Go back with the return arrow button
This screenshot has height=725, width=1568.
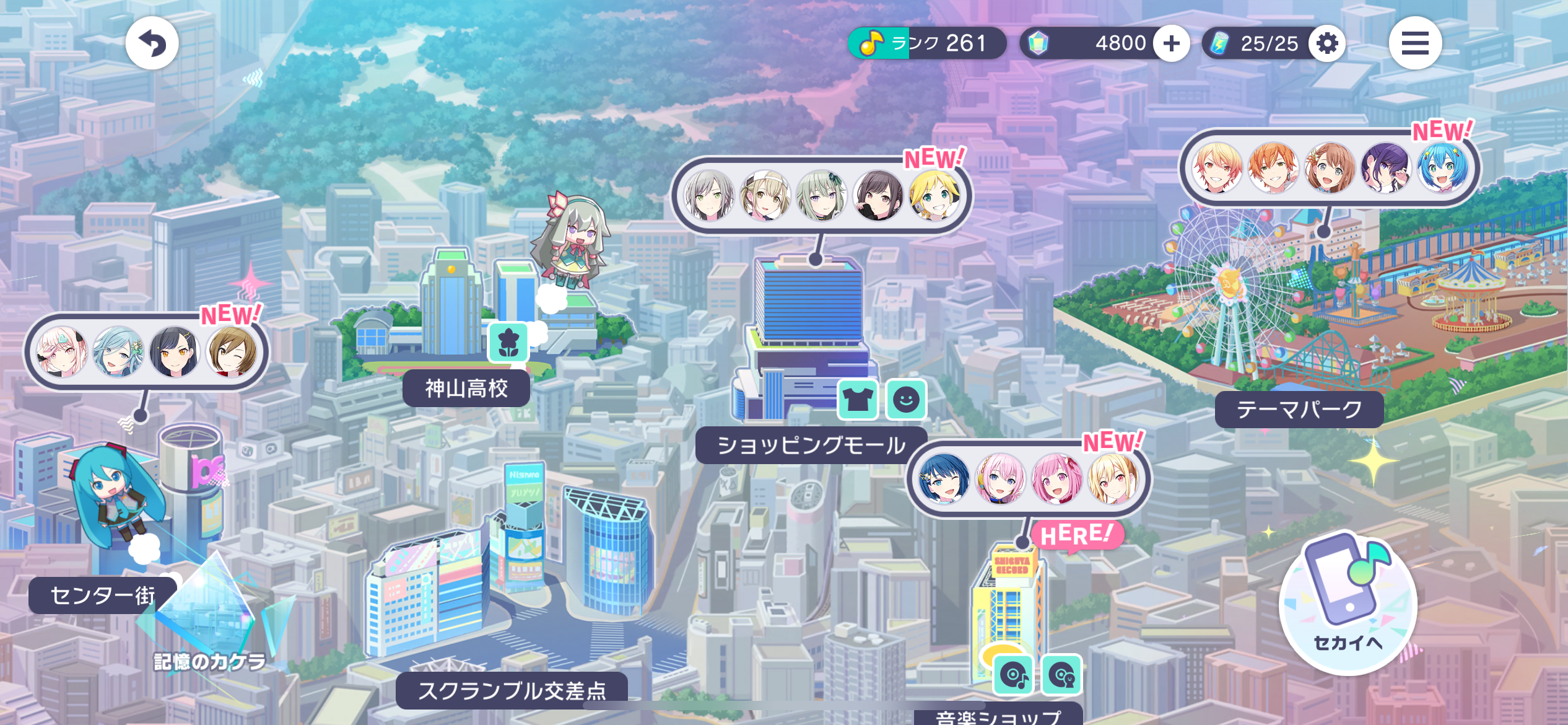pyautogui.click(x=152, y=43)
